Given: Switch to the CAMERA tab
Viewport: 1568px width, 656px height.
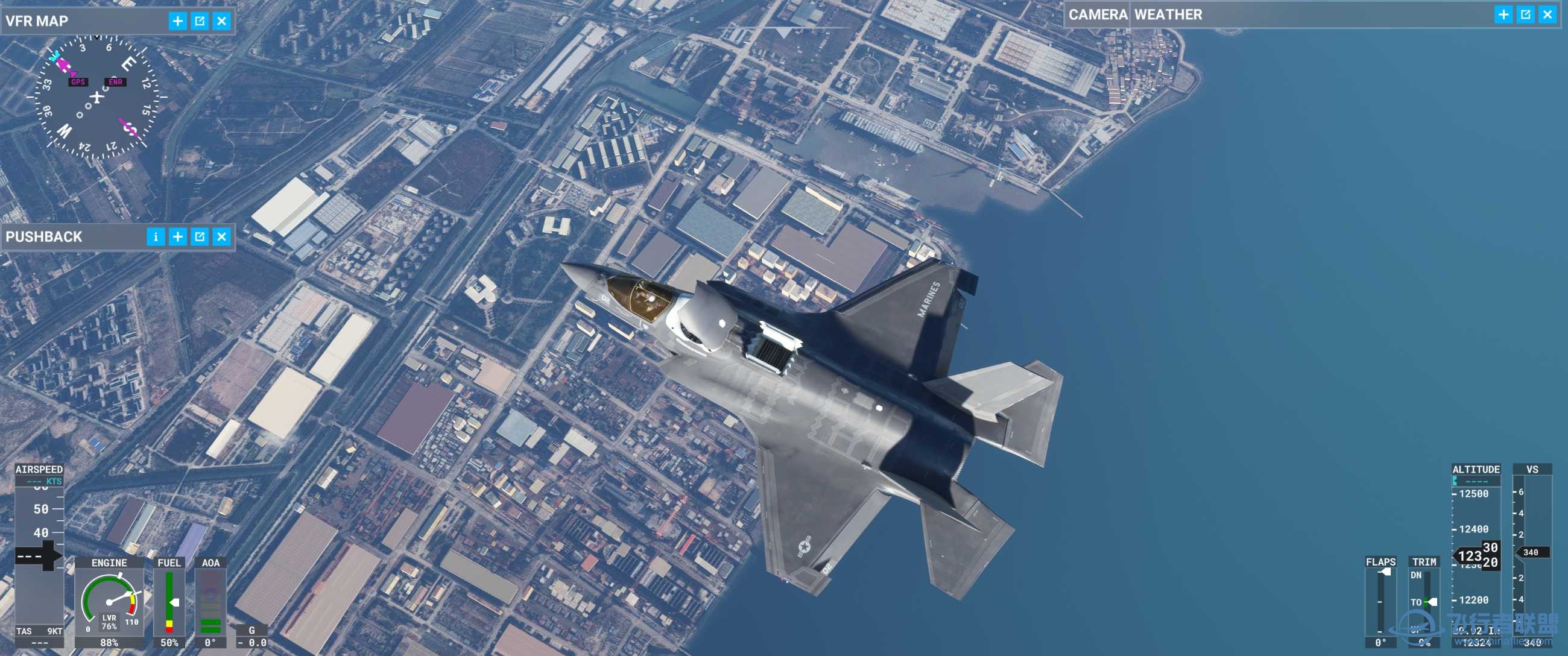Looking at the screenshot, I should coord(1098,14).
